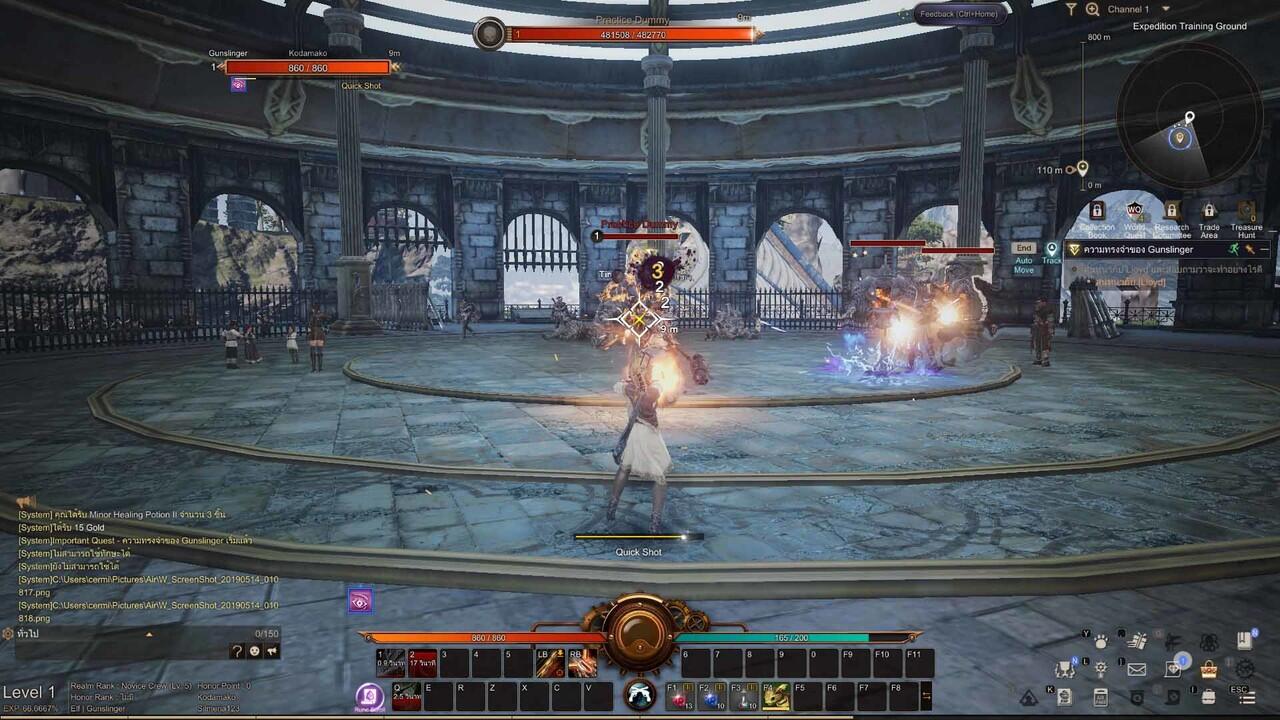1280x720 pixels.
Task: Click the chat input box
Action: (110, 650)
